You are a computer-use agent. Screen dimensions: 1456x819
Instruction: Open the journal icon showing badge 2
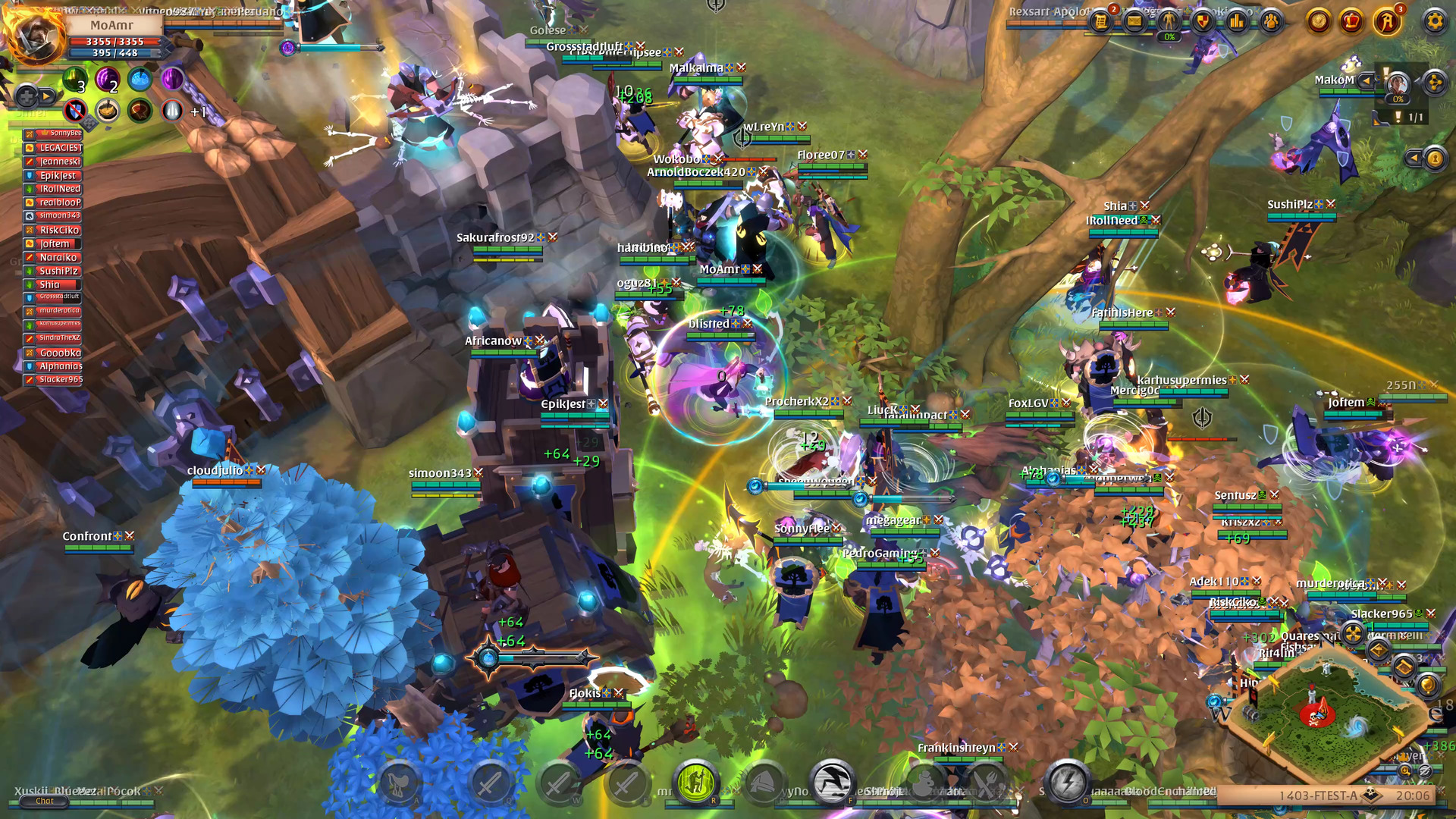(1101, 22)
